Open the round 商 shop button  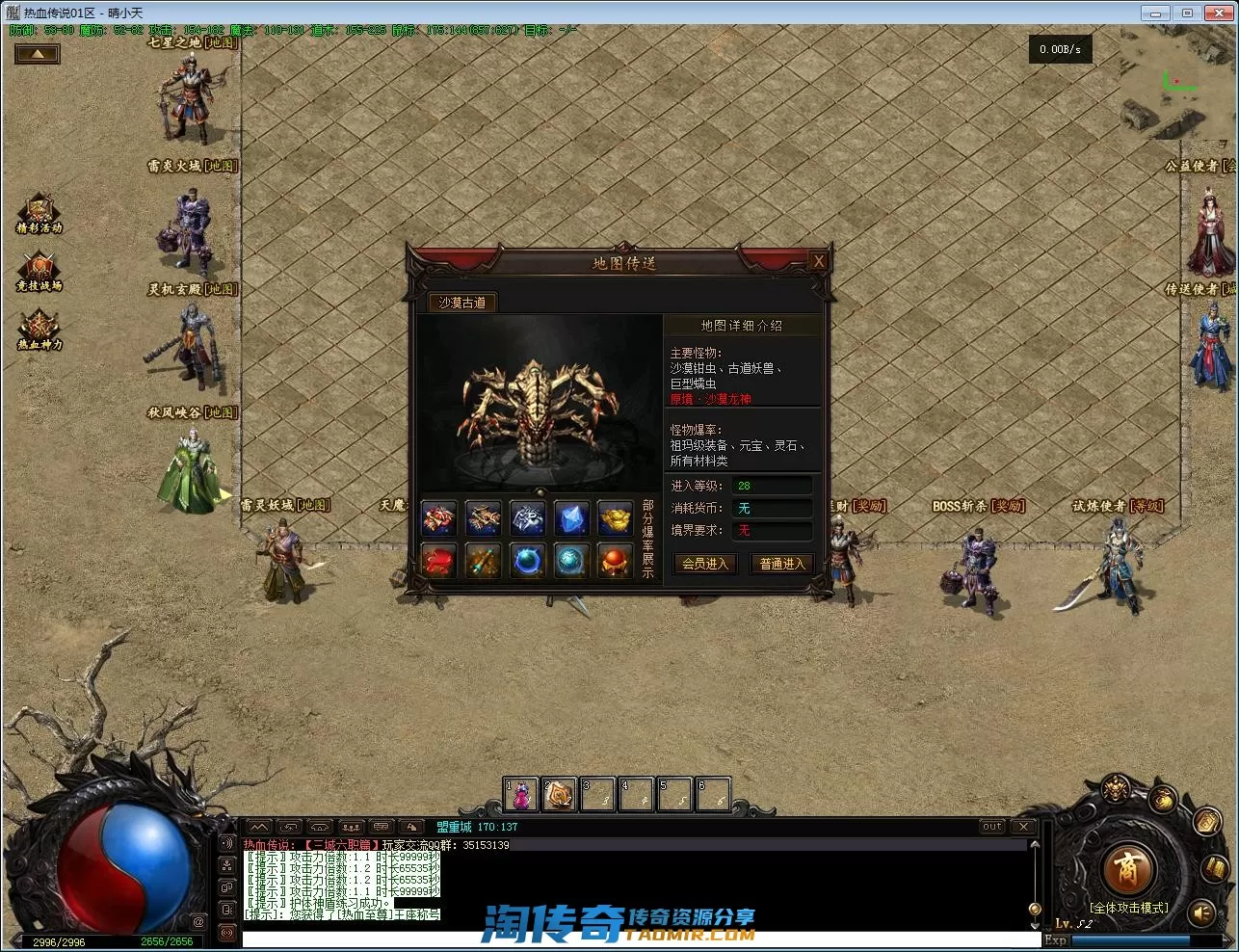coord(1126,869)
